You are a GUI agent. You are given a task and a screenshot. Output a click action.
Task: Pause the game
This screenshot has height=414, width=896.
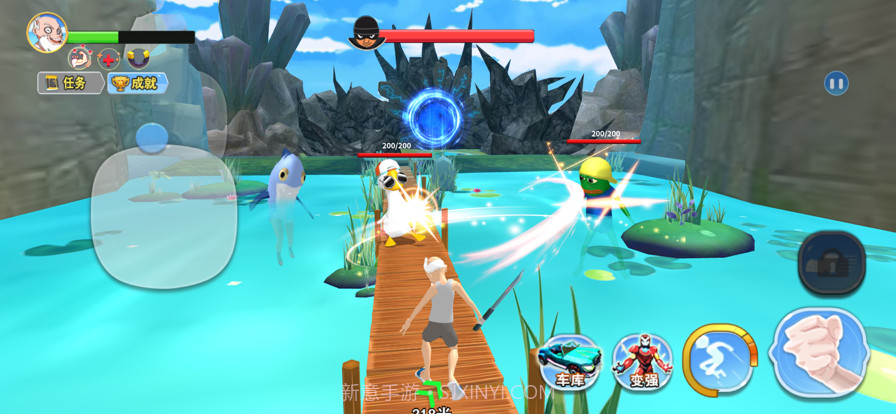pyautogui.click(x=836, y=83)
